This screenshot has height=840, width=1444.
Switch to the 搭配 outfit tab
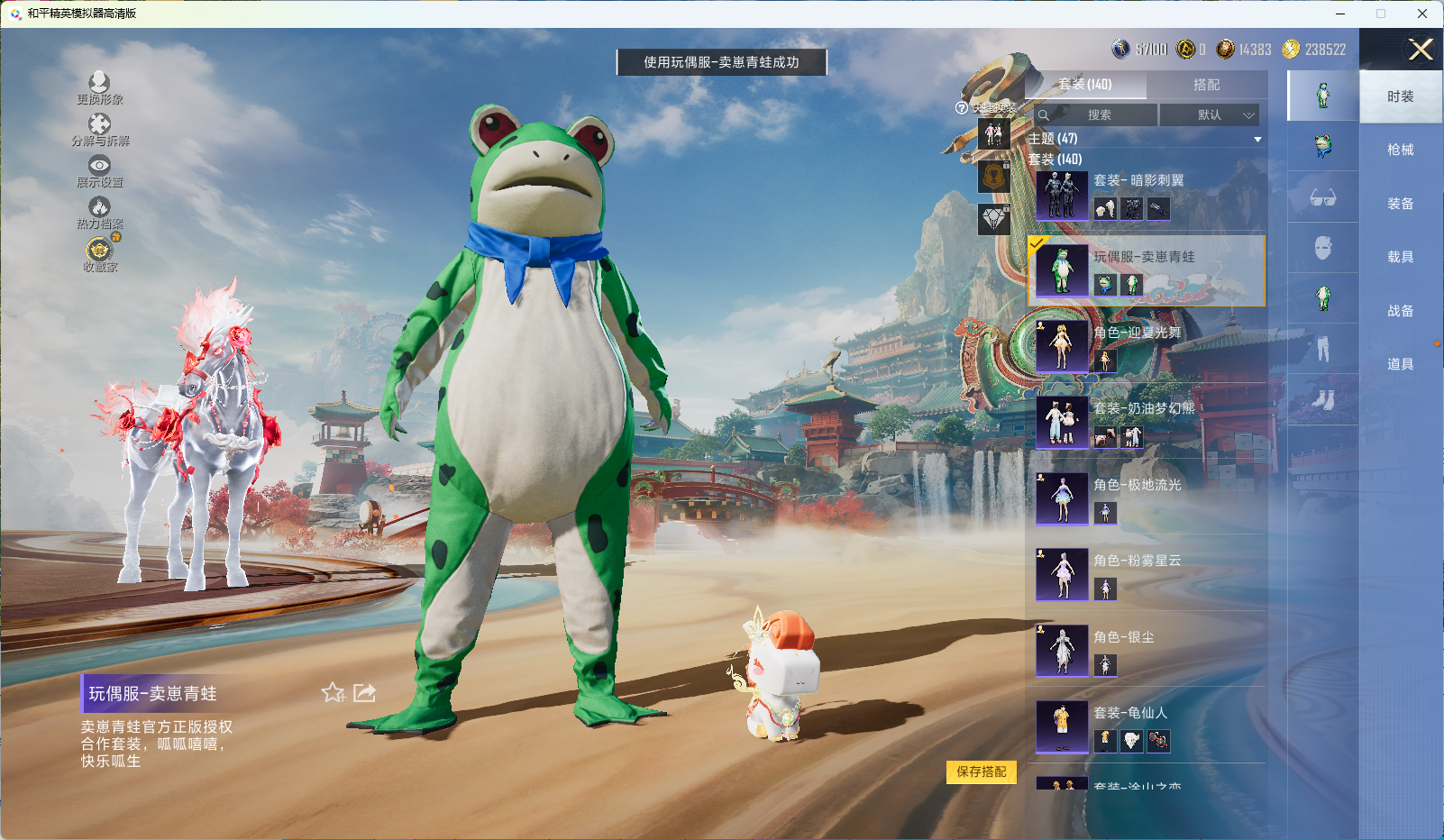click(x=1206, y=85)
